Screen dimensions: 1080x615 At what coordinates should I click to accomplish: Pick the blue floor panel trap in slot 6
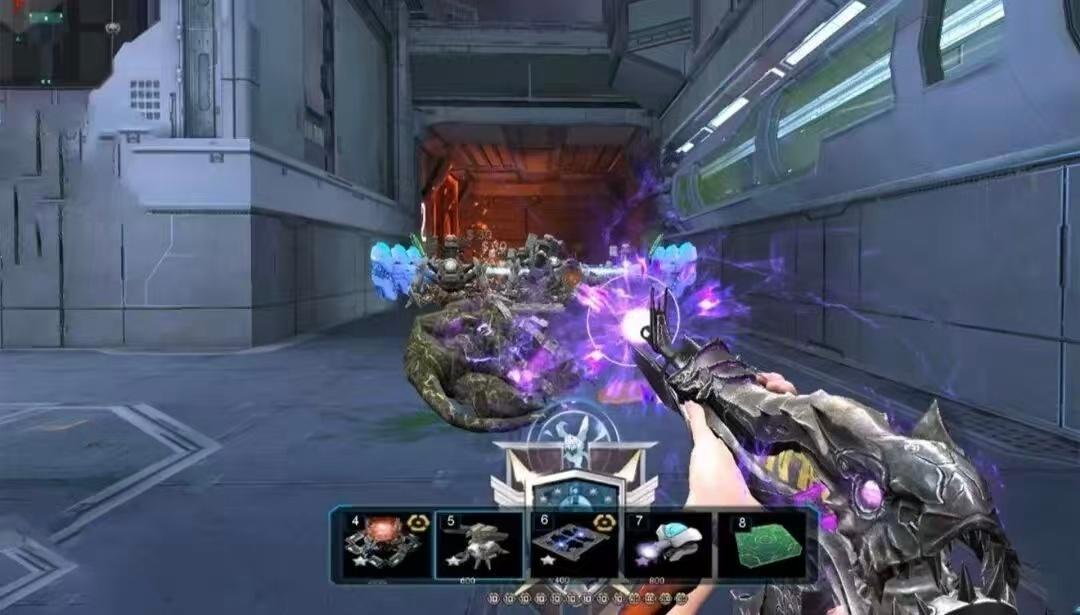573,545
